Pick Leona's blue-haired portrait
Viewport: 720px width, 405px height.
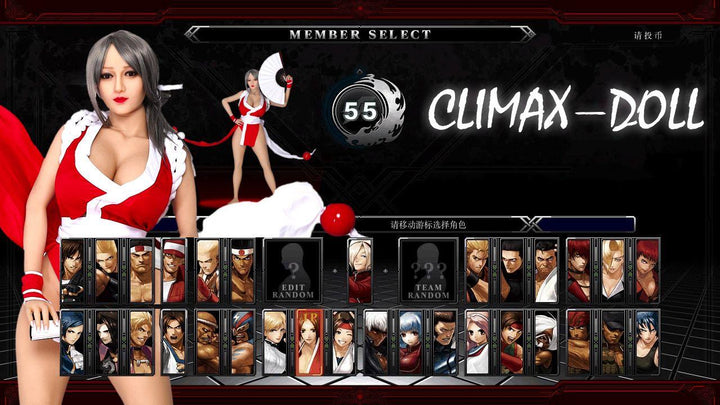[648, 342]
